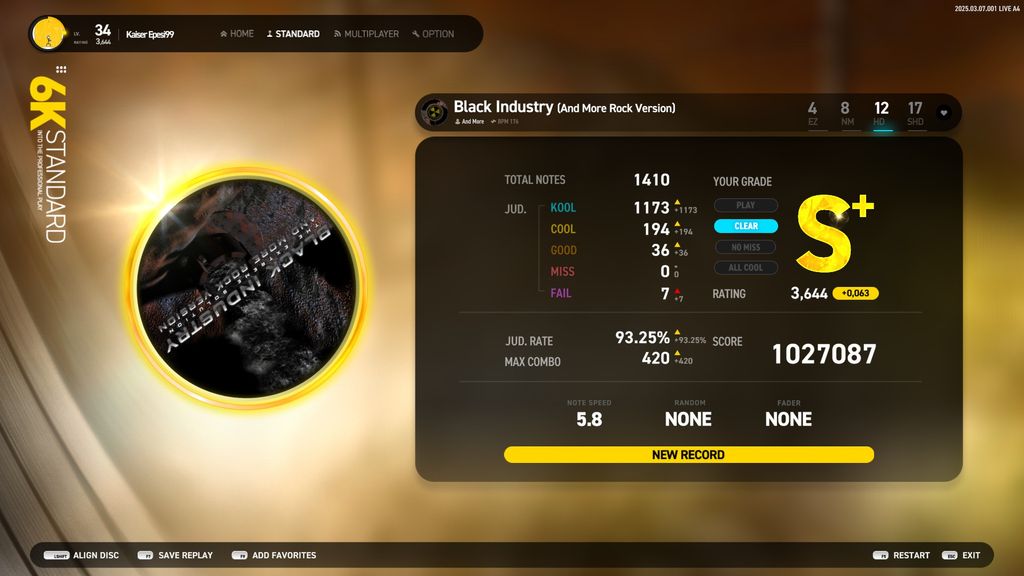Add this song to favorites
Screen dimensions: 1024x576
click(274, 555)
